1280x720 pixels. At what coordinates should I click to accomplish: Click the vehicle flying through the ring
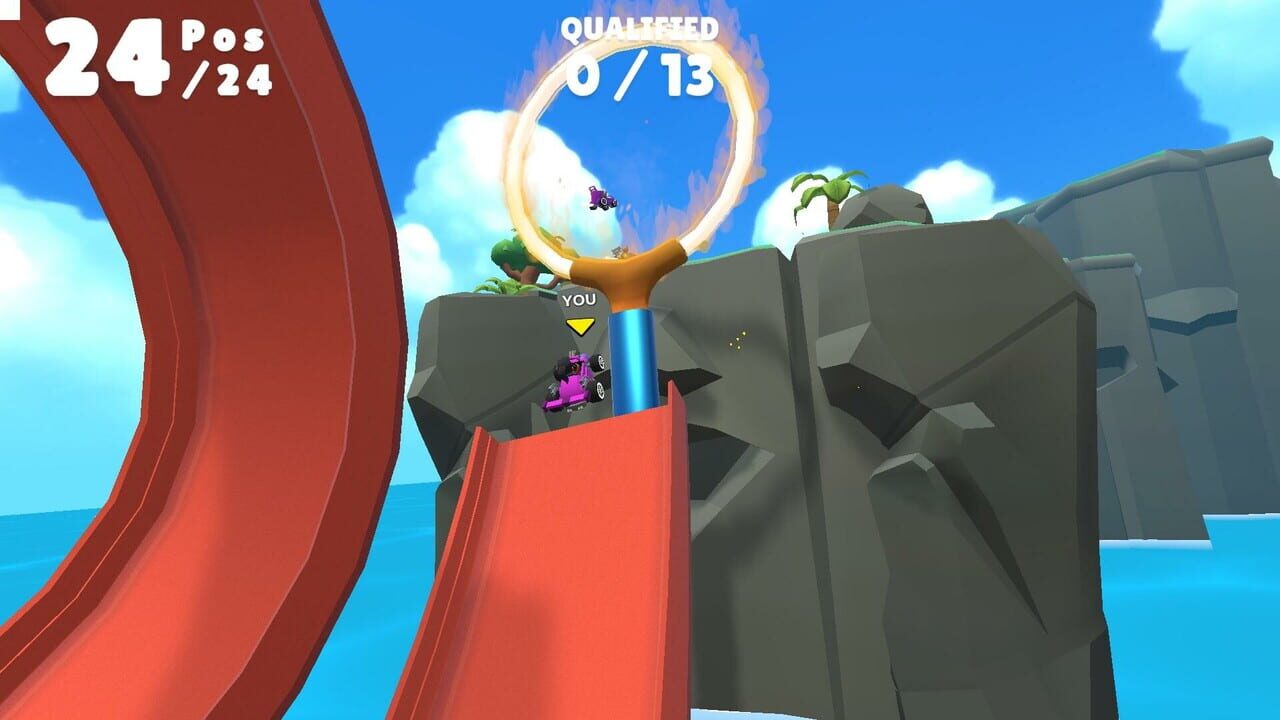[600, 200]
